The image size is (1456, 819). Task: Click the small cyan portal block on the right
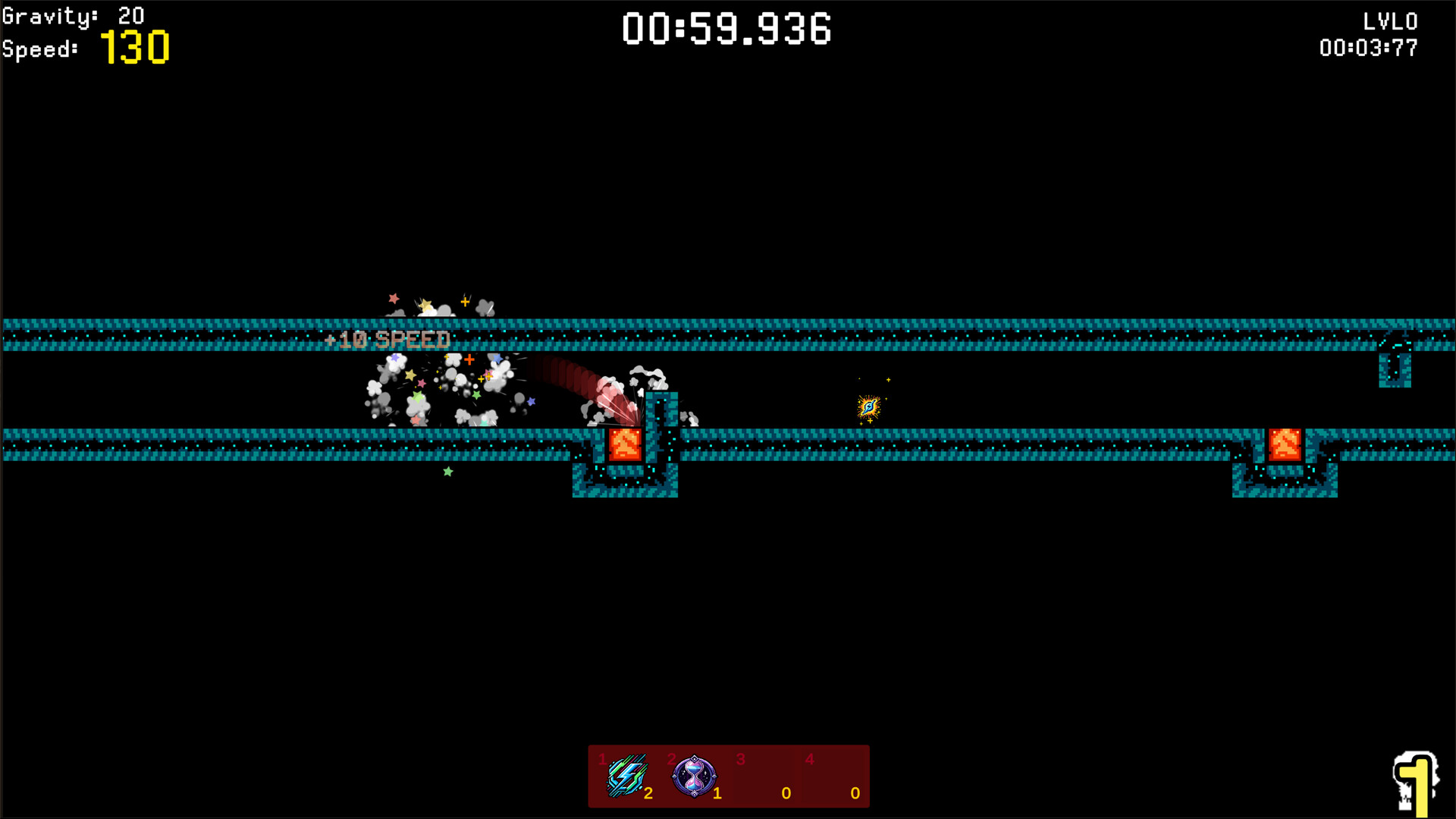pyautogui.click(x=1395, y=372)
